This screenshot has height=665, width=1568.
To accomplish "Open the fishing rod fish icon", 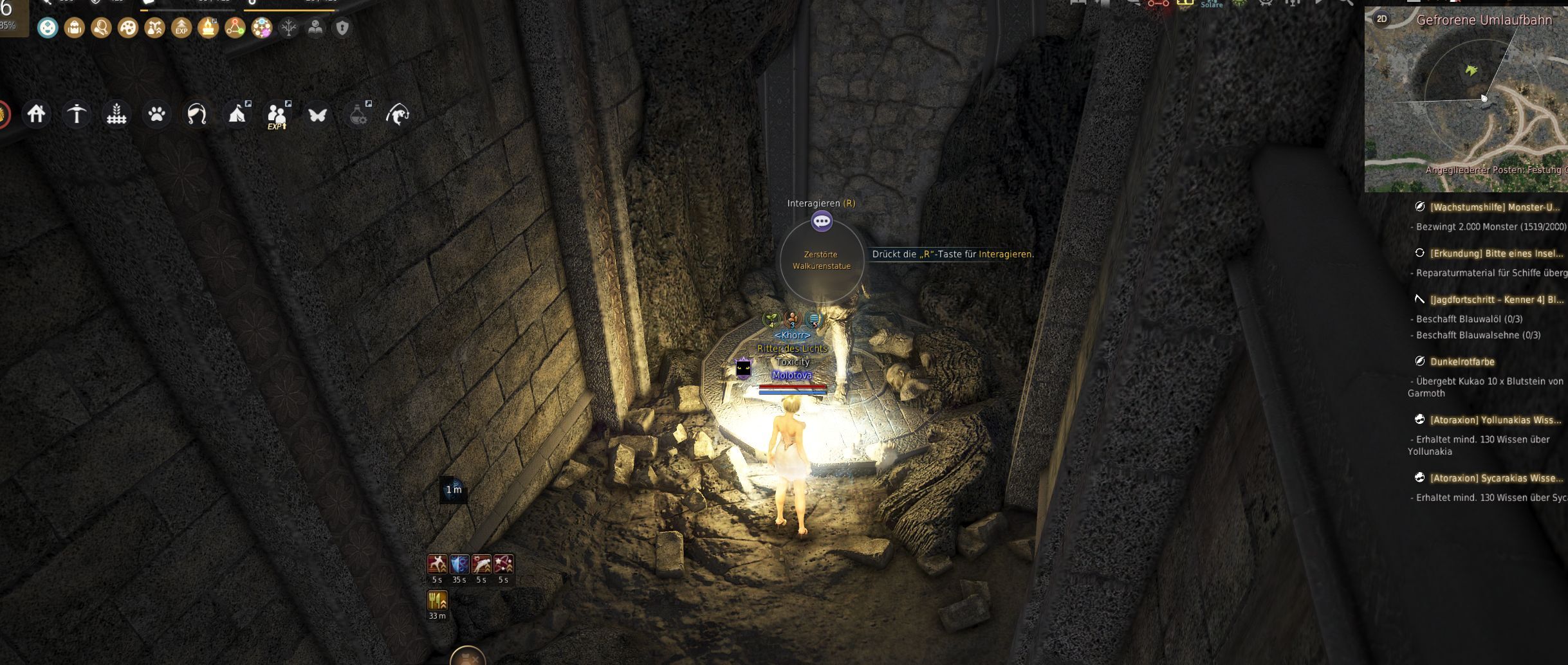I will [x=398, y=114].
